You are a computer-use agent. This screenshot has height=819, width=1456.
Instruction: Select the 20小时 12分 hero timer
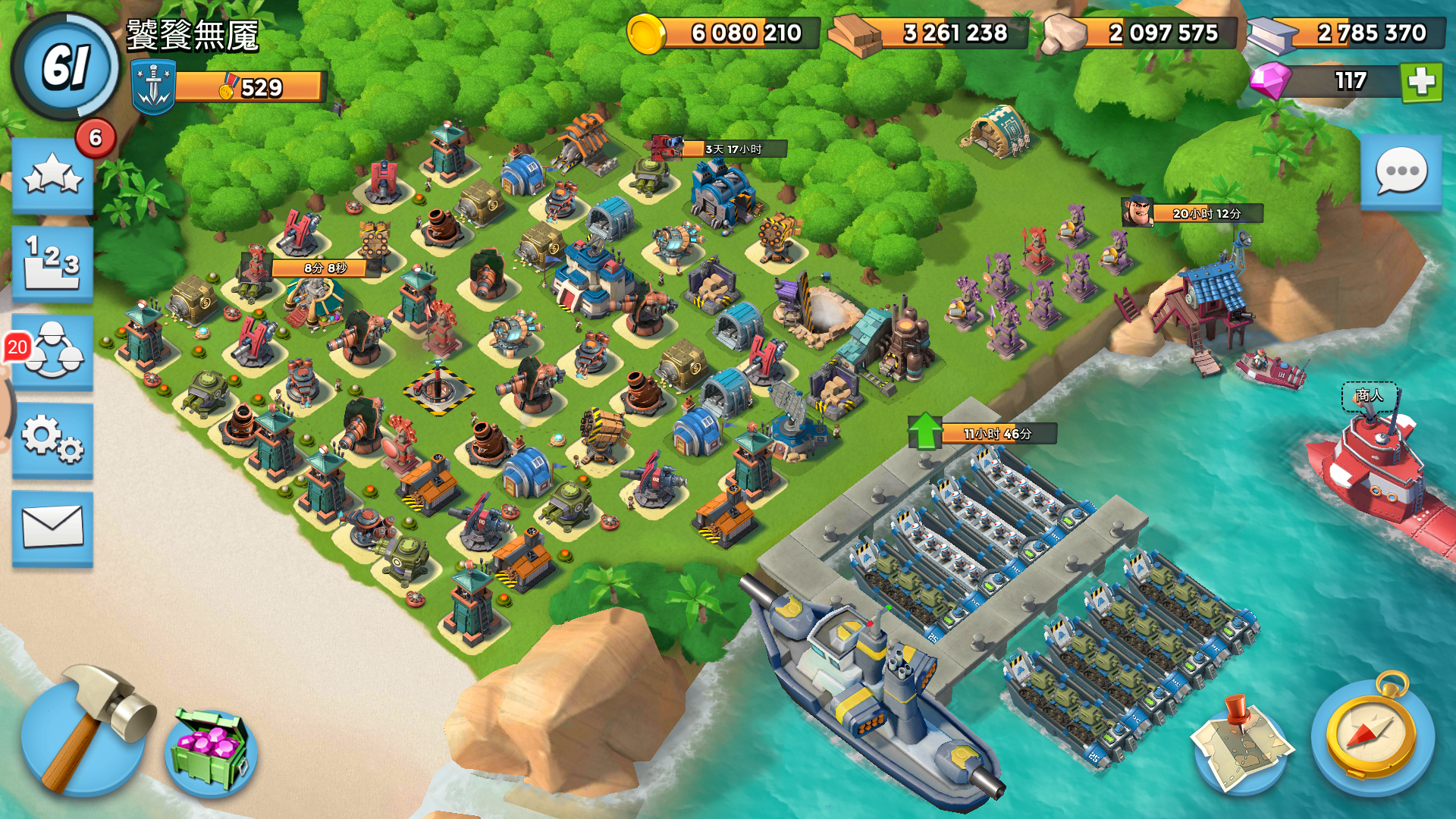pyautogui.click(x=1206, y=214)
